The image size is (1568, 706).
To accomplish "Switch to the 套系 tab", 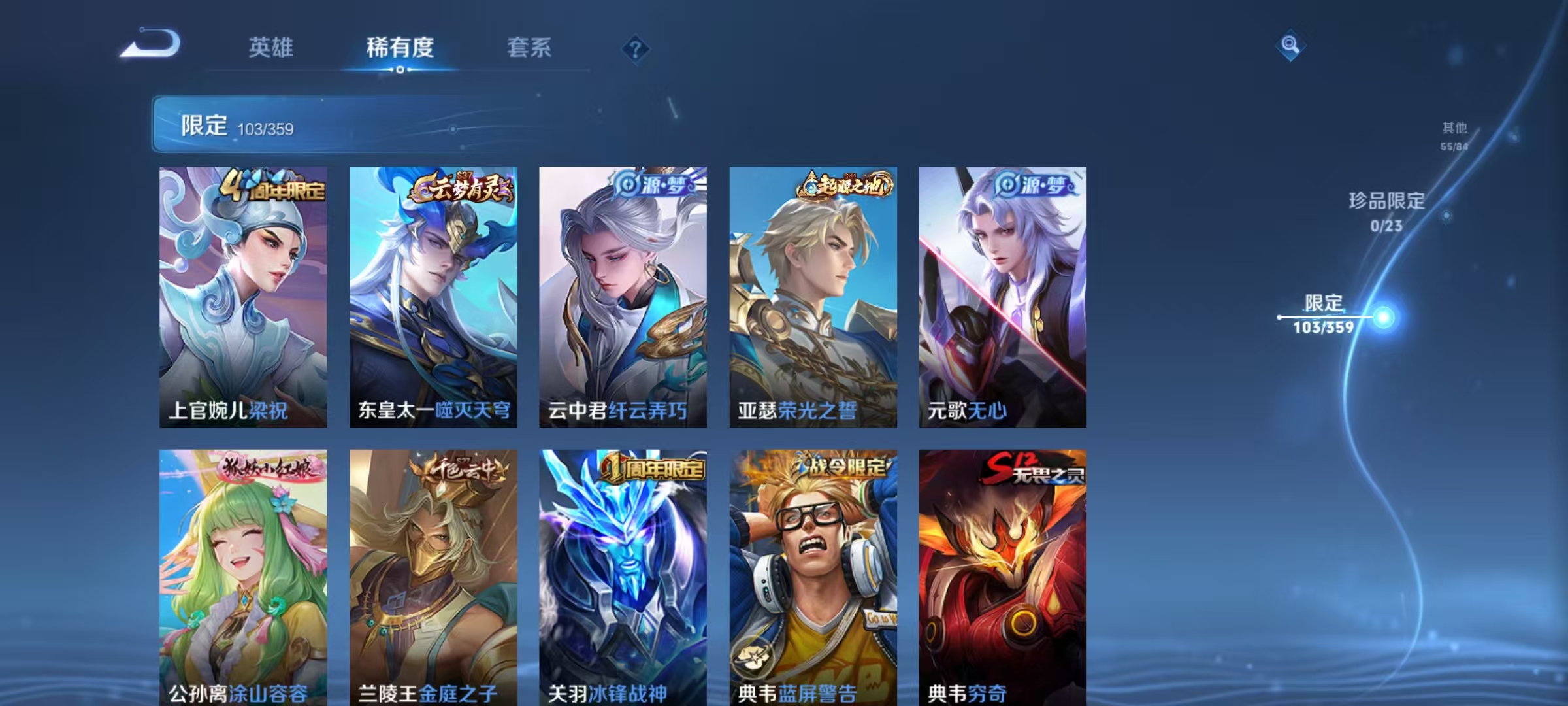I will 529,47.
